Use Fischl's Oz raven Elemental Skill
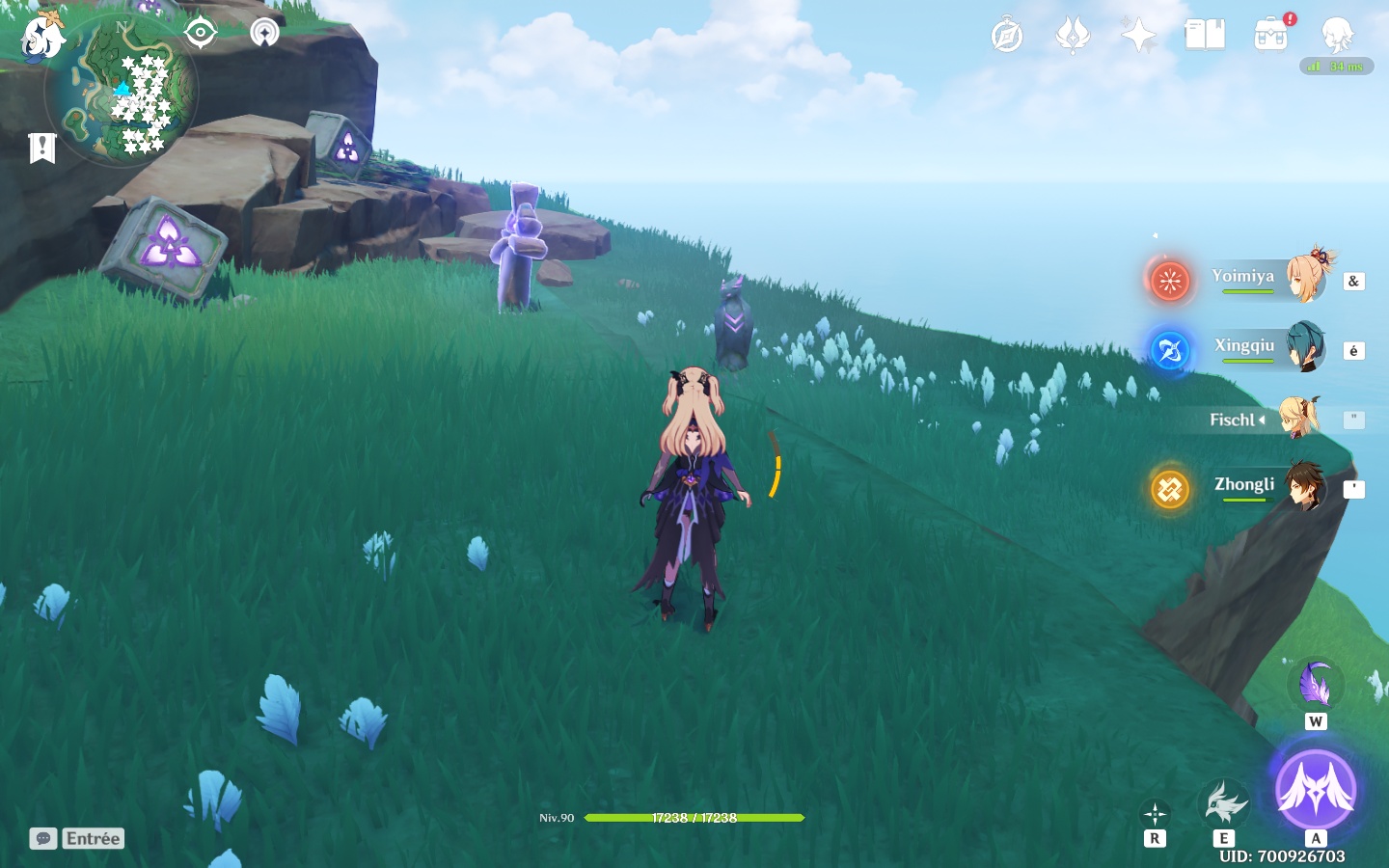Viewport: 1389px width, 868px height. (x=1223, y=802)
